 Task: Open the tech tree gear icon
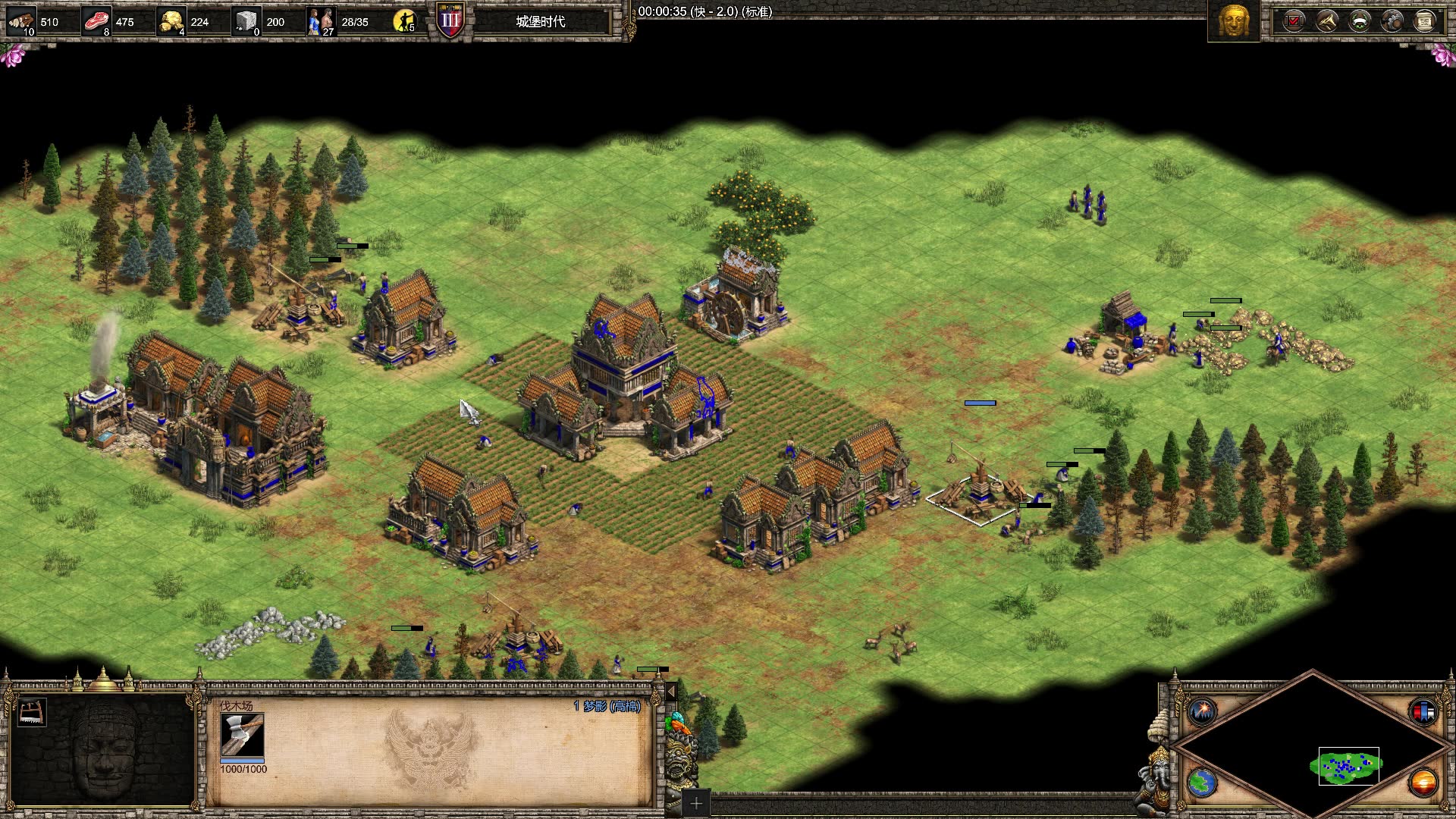1392,21
